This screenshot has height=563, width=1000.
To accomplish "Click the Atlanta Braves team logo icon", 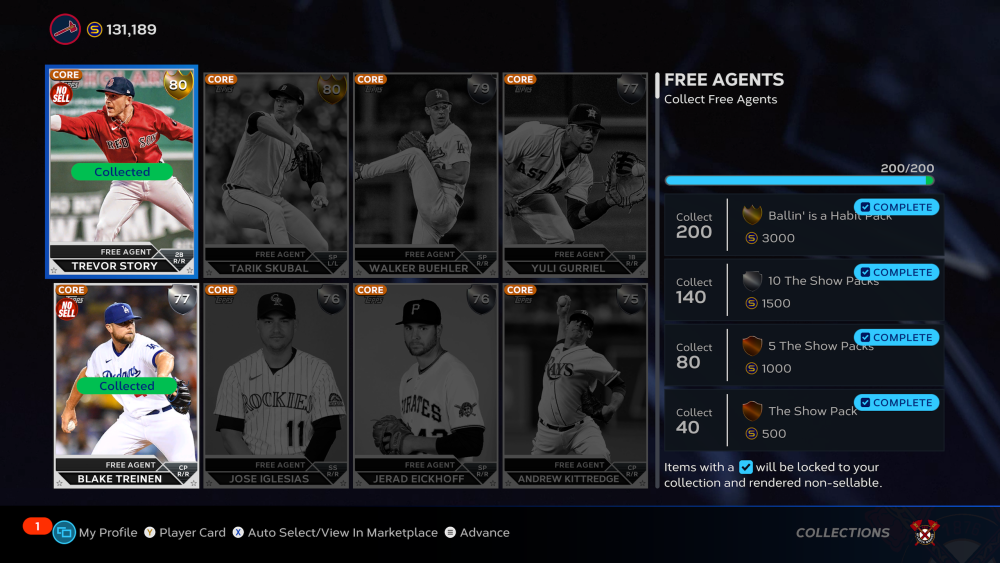I will (65, 29).
